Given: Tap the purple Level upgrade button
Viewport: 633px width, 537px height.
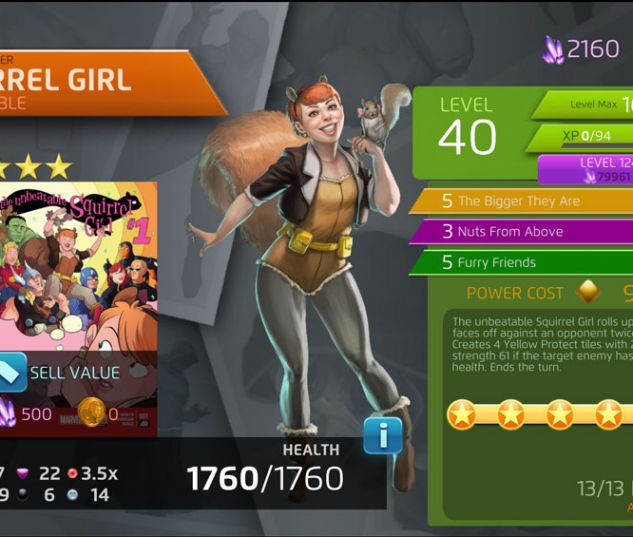Looking at the screenshot, I should [x=588, y=169].
